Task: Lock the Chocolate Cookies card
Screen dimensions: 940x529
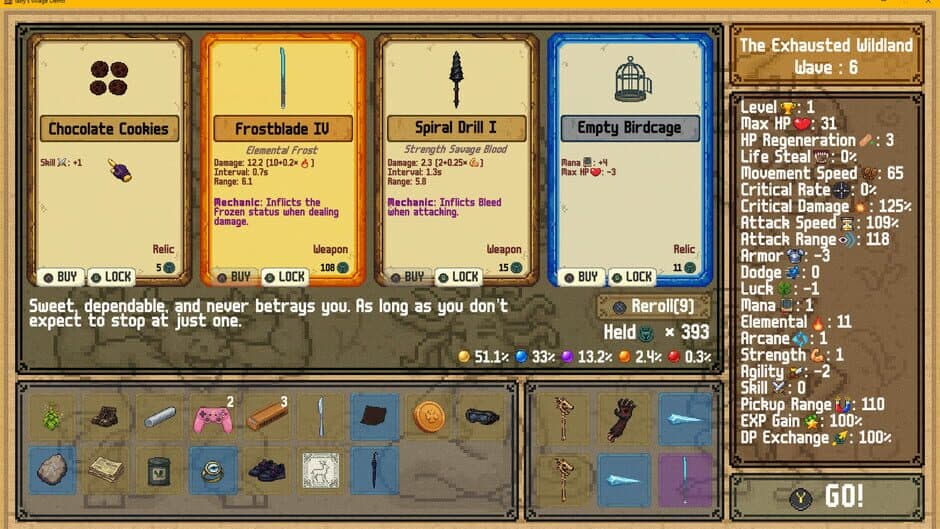Action: [x=111, y=277]
